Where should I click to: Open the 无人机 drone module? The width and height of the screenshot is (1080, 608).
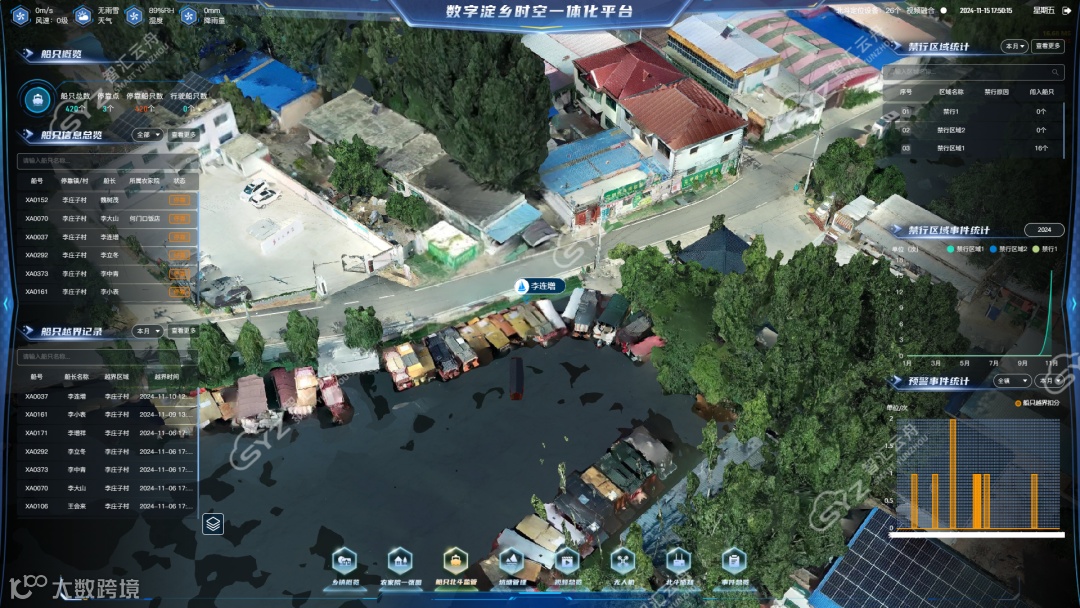click(623, 562)
